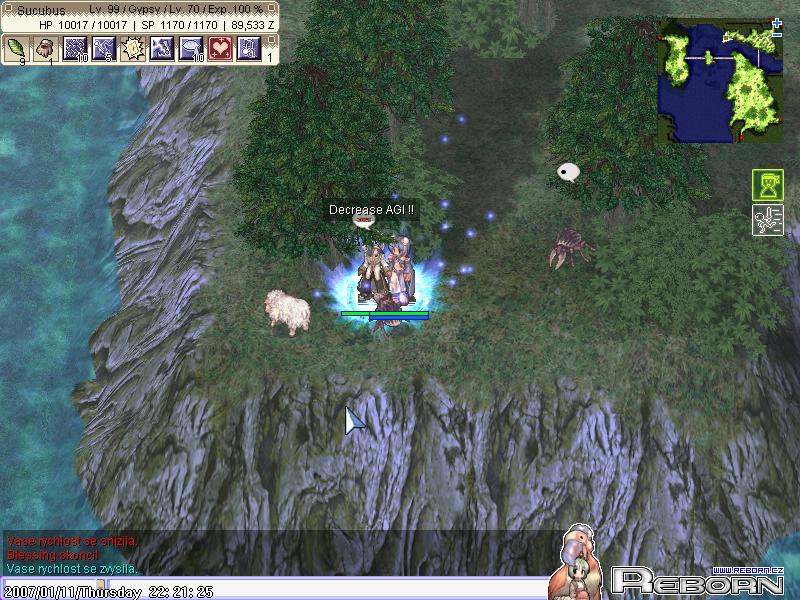
Task: Cast the red heart skill
Action: click(x=220, y=47)
